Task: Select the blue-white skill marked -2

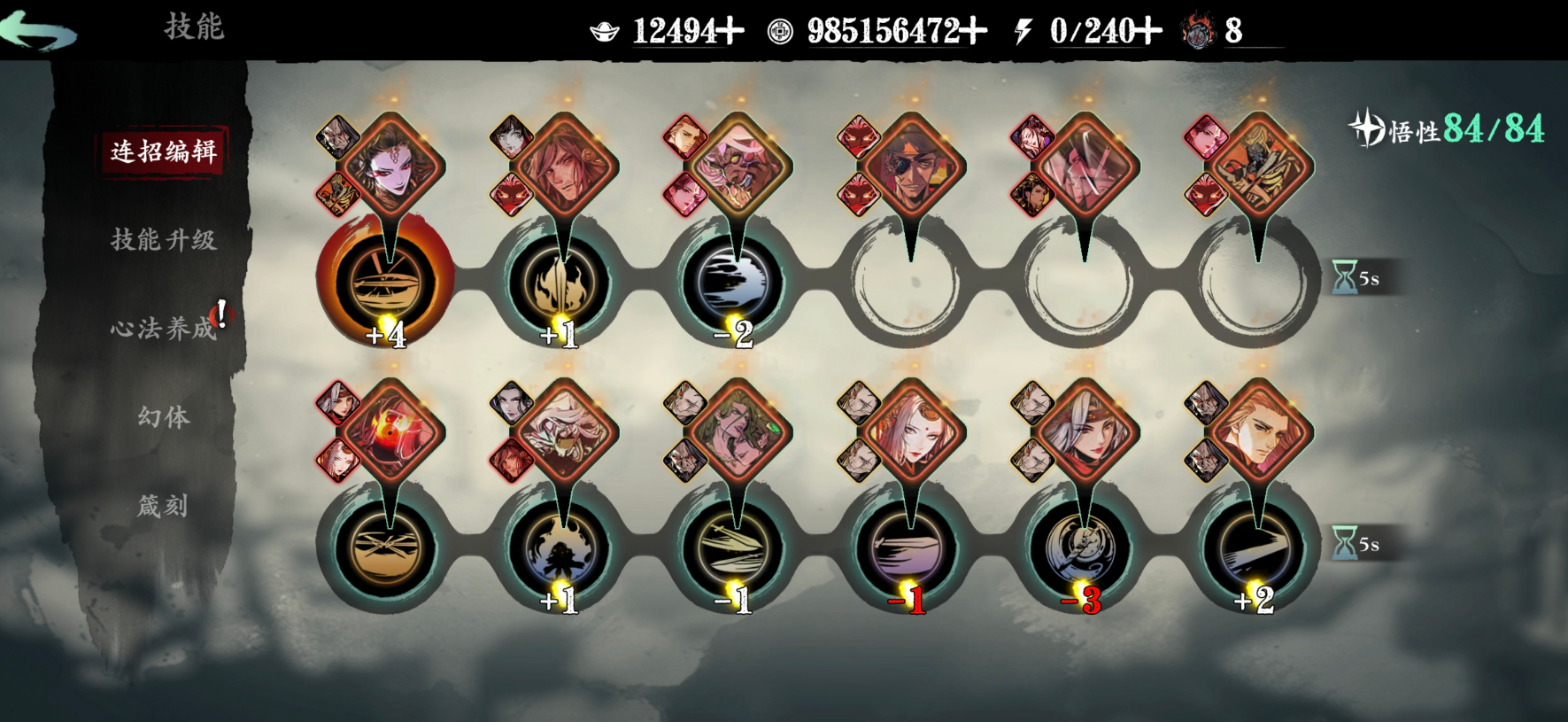Action: [x=733, y=281]
